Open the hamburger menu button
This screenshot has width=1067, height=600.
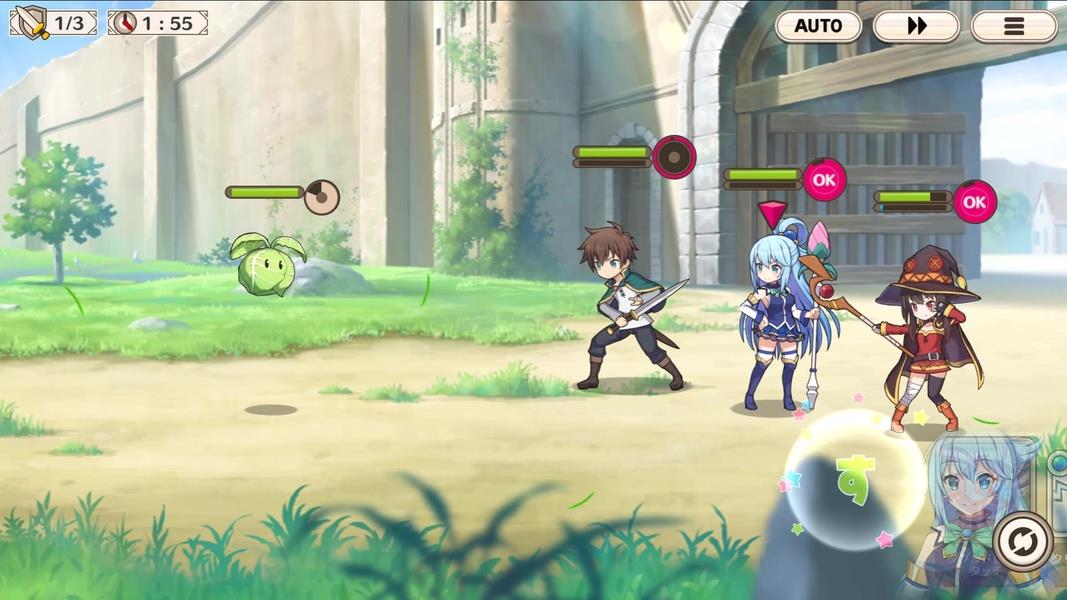(1013, 26)
